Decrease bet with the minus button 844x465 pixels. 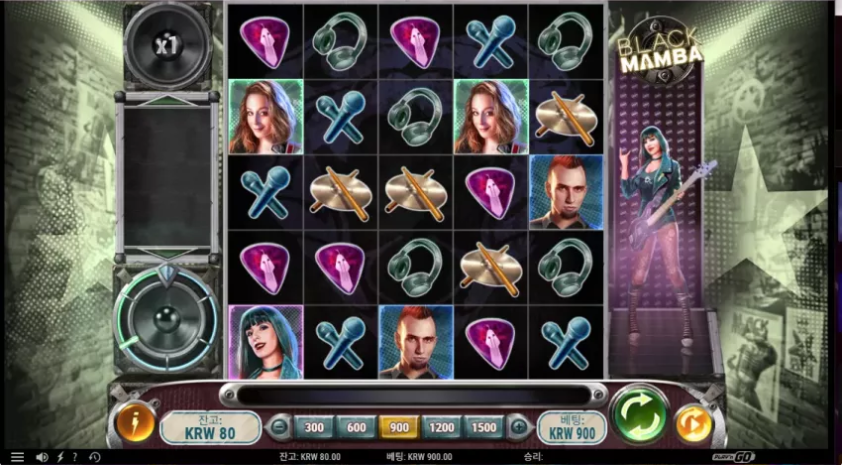[x=280, y=427]
